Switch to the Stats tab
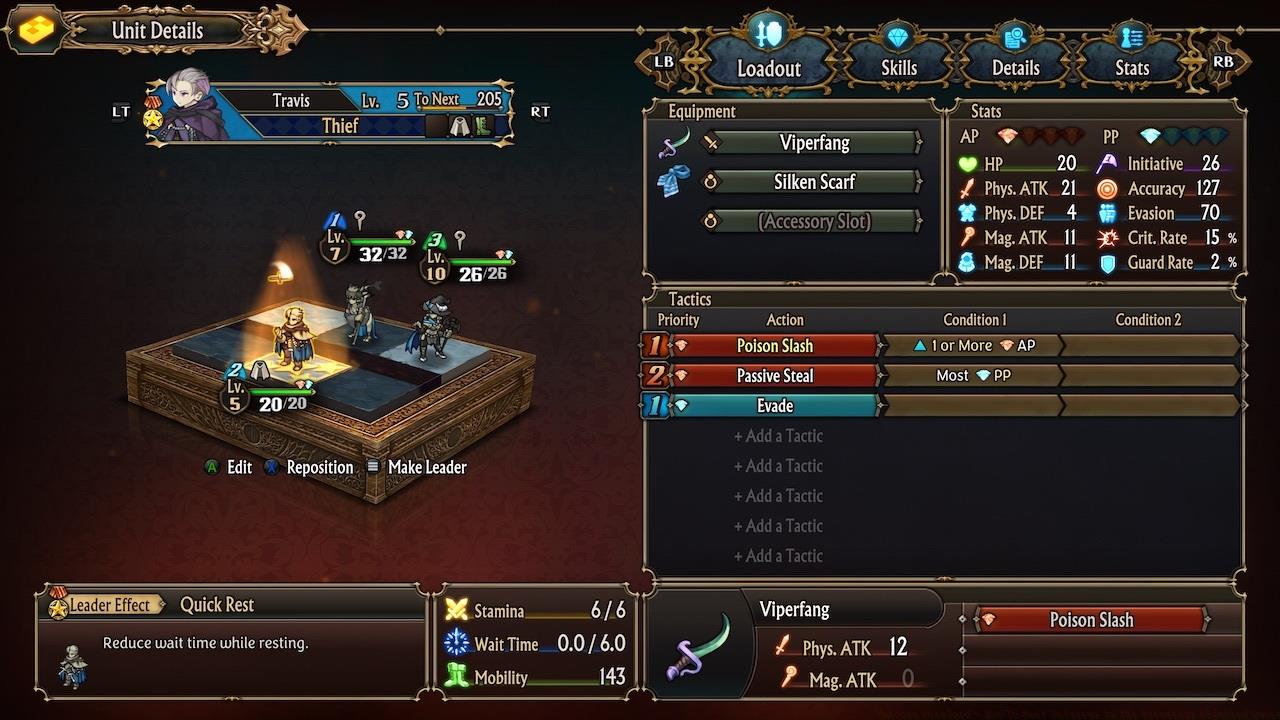Image resolution: width=1280 pixels, height=720 pixels. tap(1131, 67)
